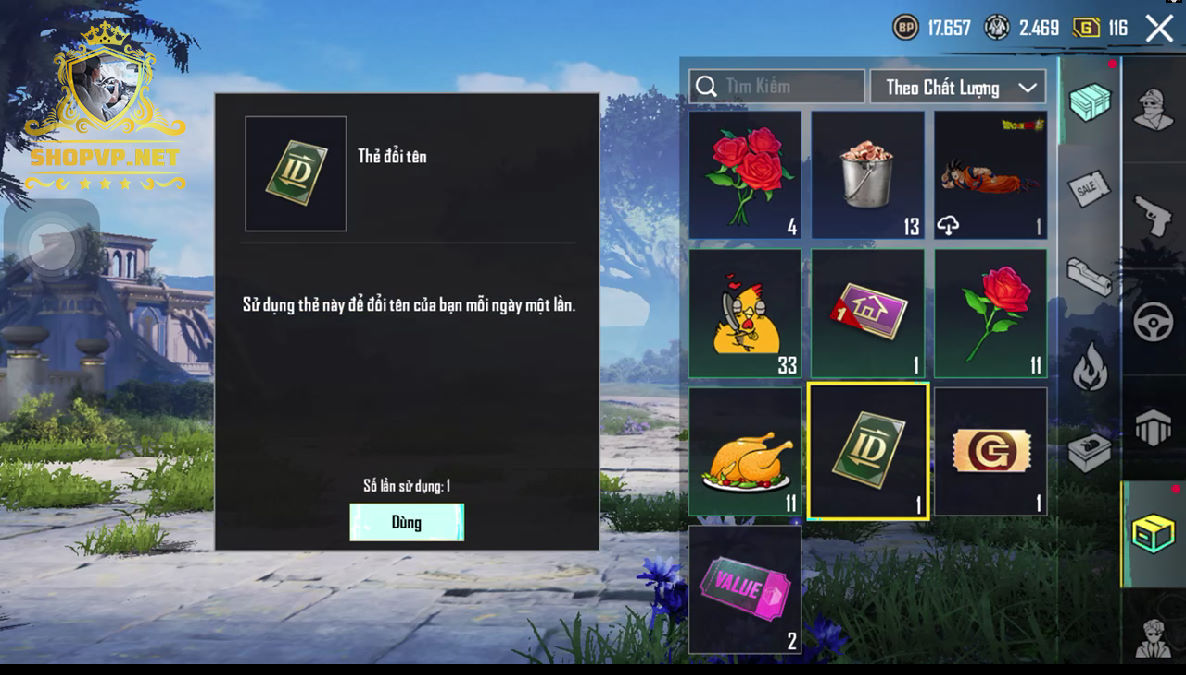The height and width of the screenshot is (675, 1186).
Task: Select the pink VALUE voucher item
Action: point(744,589)
